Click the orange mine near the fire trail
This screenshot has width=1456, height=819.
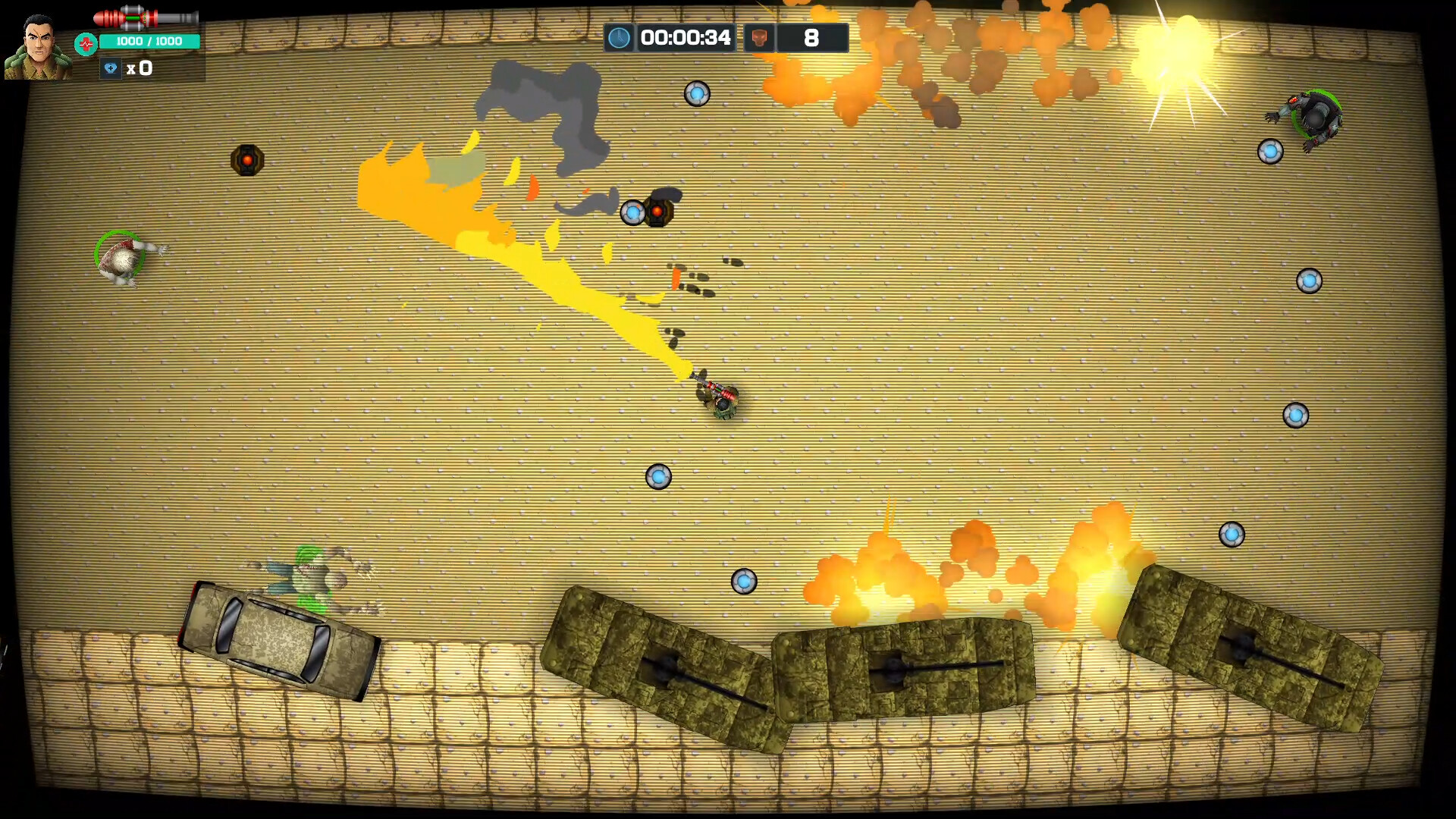[247, 161]
